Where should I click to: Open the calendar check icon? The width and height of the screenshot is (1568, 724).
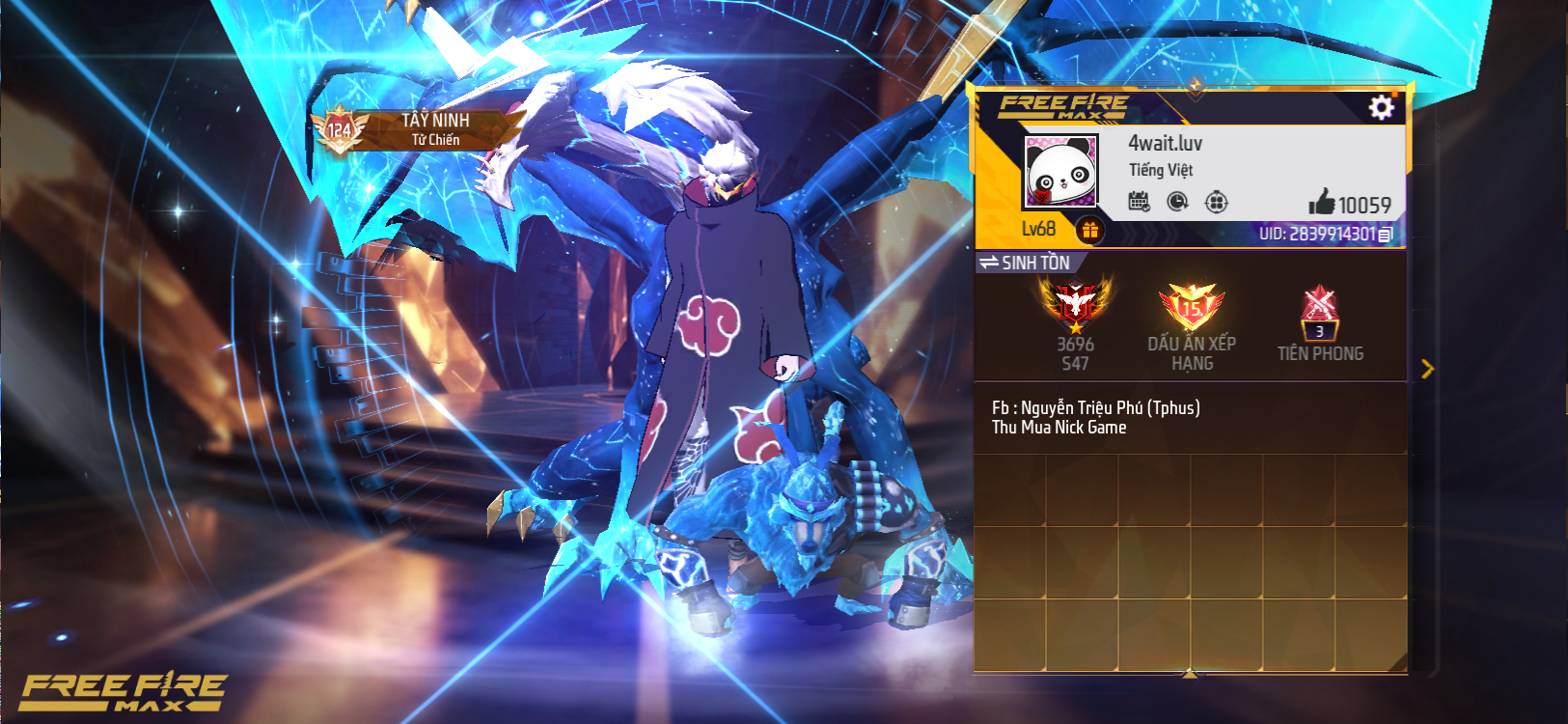pos(1139,202)
